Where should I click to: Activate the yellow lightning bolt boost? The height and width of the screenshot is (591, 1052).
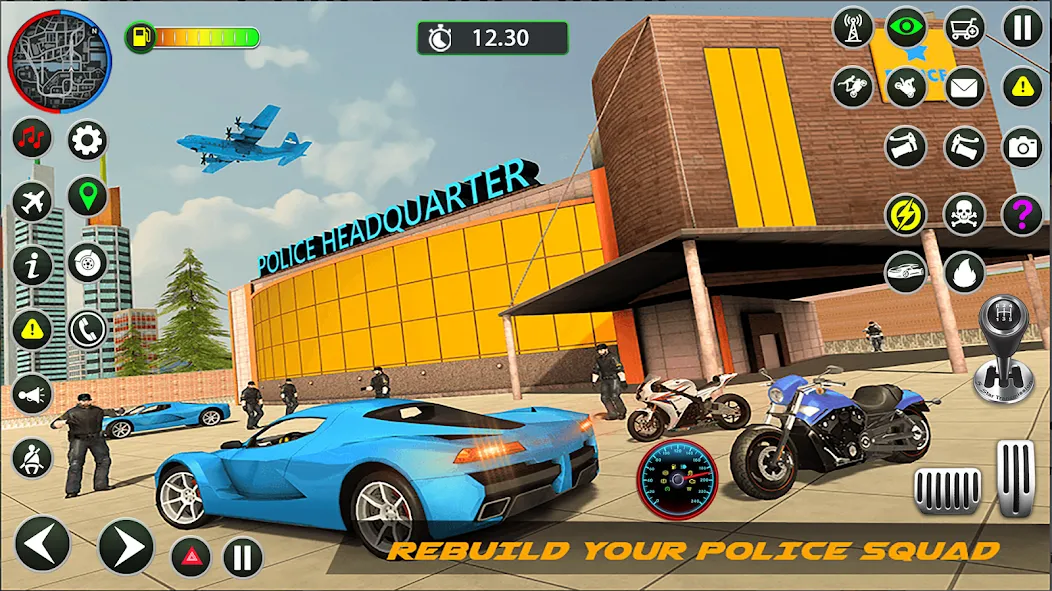point(906,213)
